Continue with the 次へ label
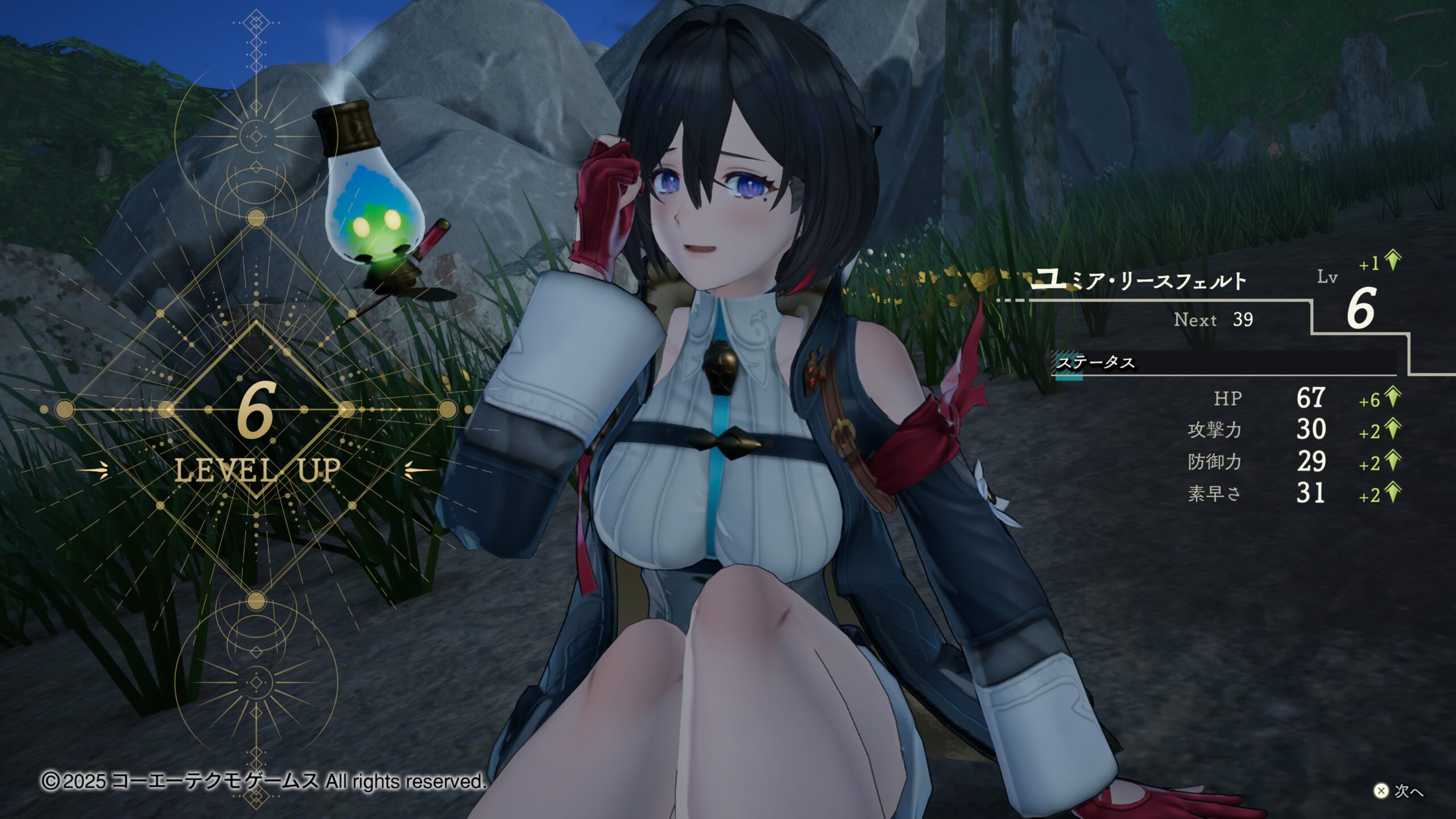This screenshot has width=1456, height=819. pyautogui.click(x=1408, y=791)
